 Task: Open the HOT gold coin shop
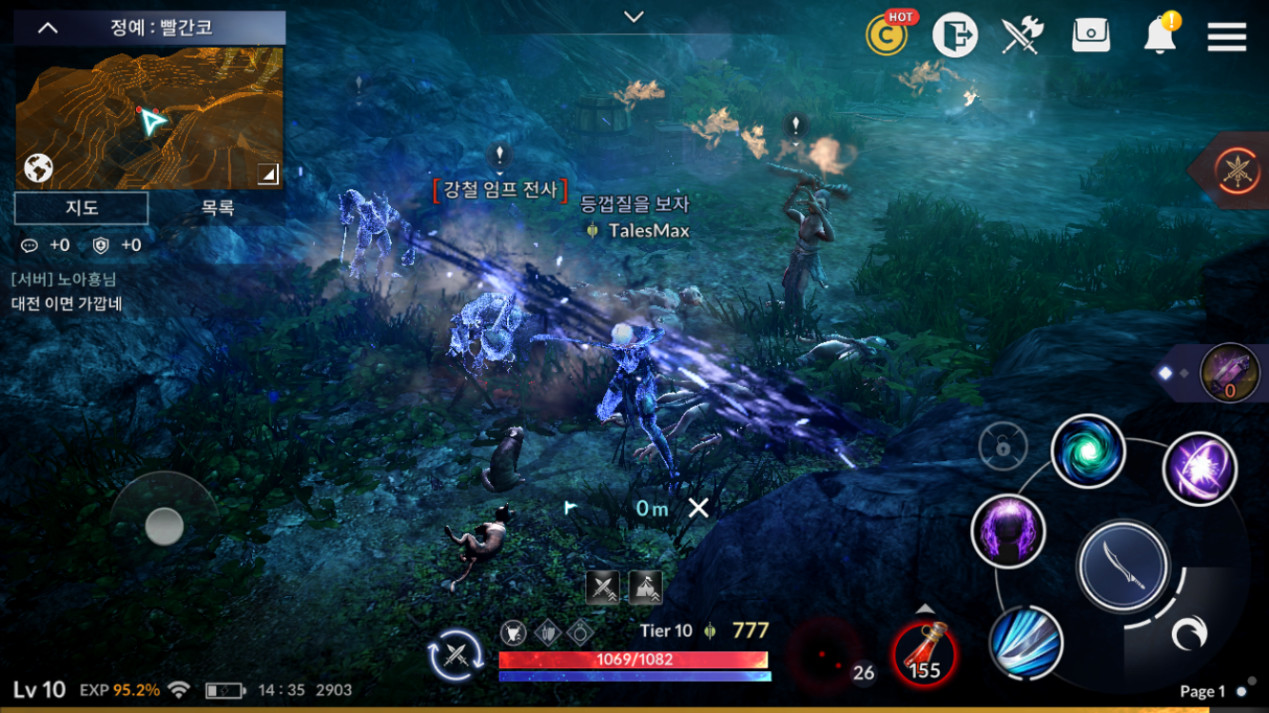tap(887, 36)
